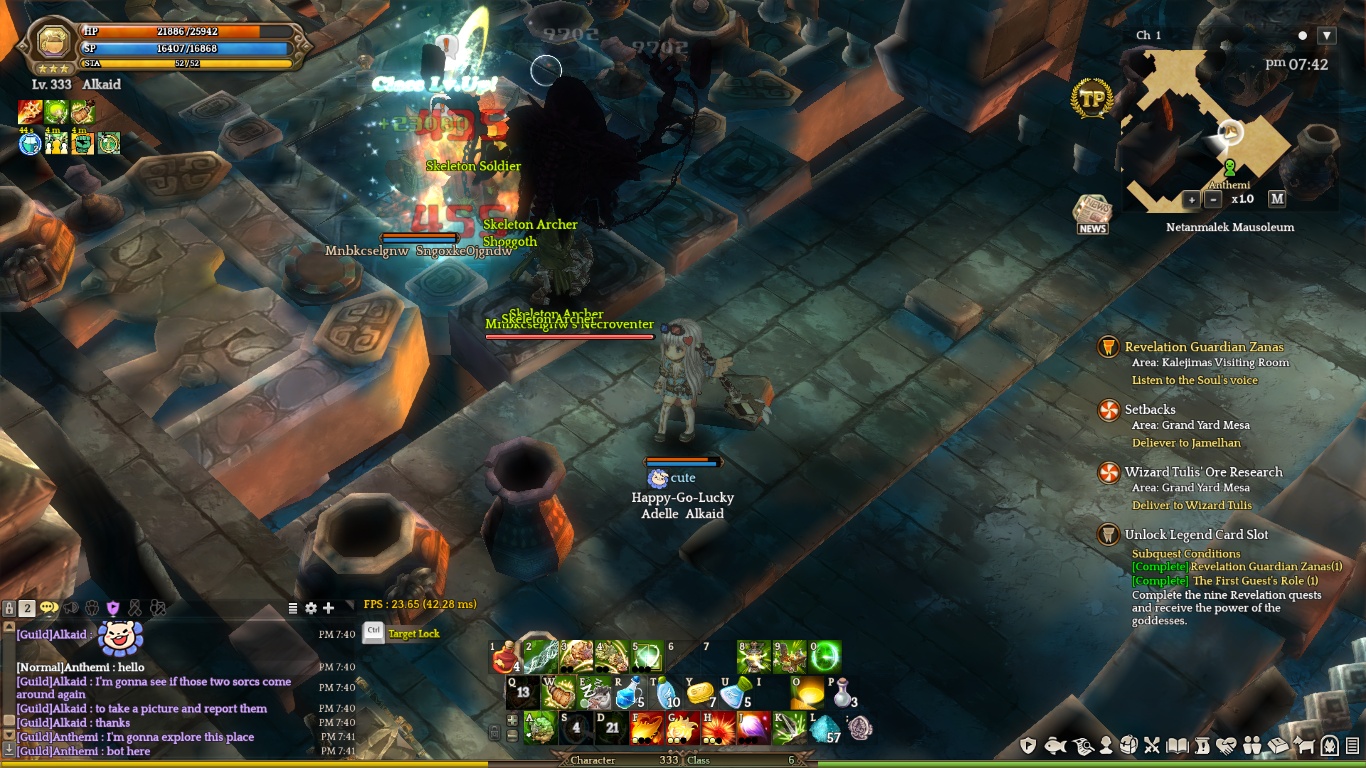The height and width of the screenshot is (768, 1366).
Task: Open the chat settings gear icon
Action: coord(311,608)
